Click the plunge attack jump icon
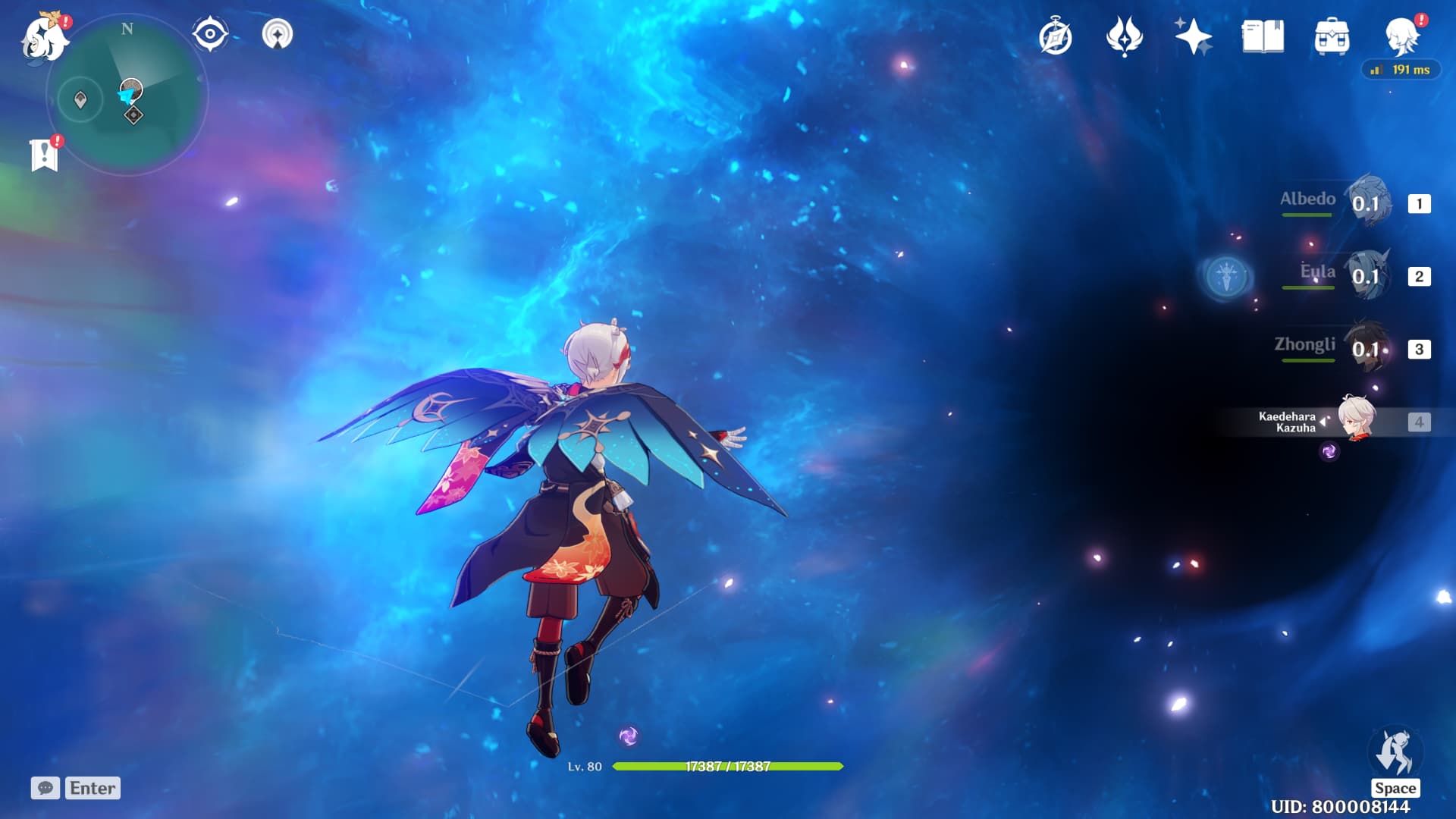 click(x=1395, y=753)
